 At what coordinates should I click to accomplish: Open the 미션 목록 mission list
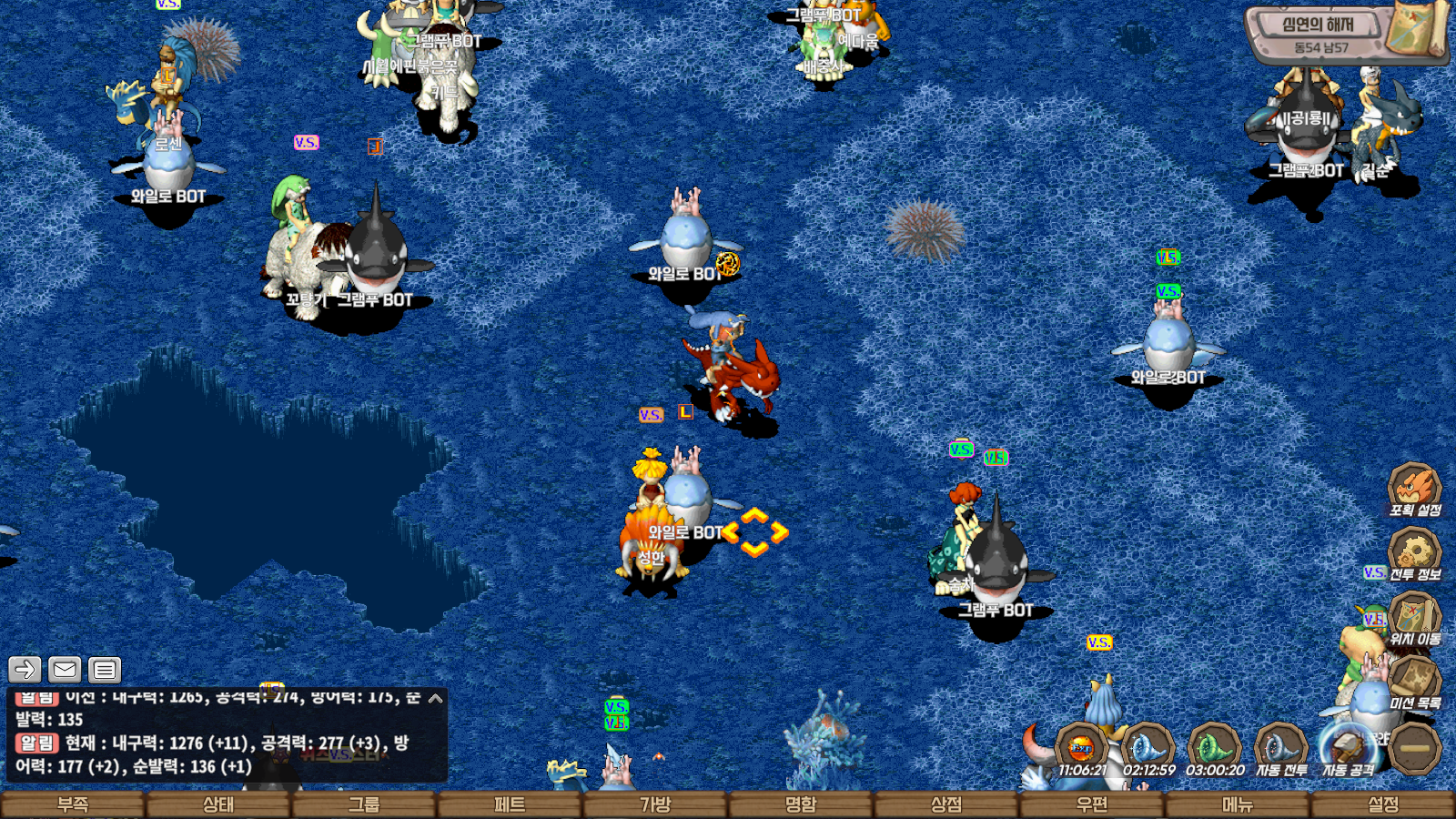(x=1414, y=682)
